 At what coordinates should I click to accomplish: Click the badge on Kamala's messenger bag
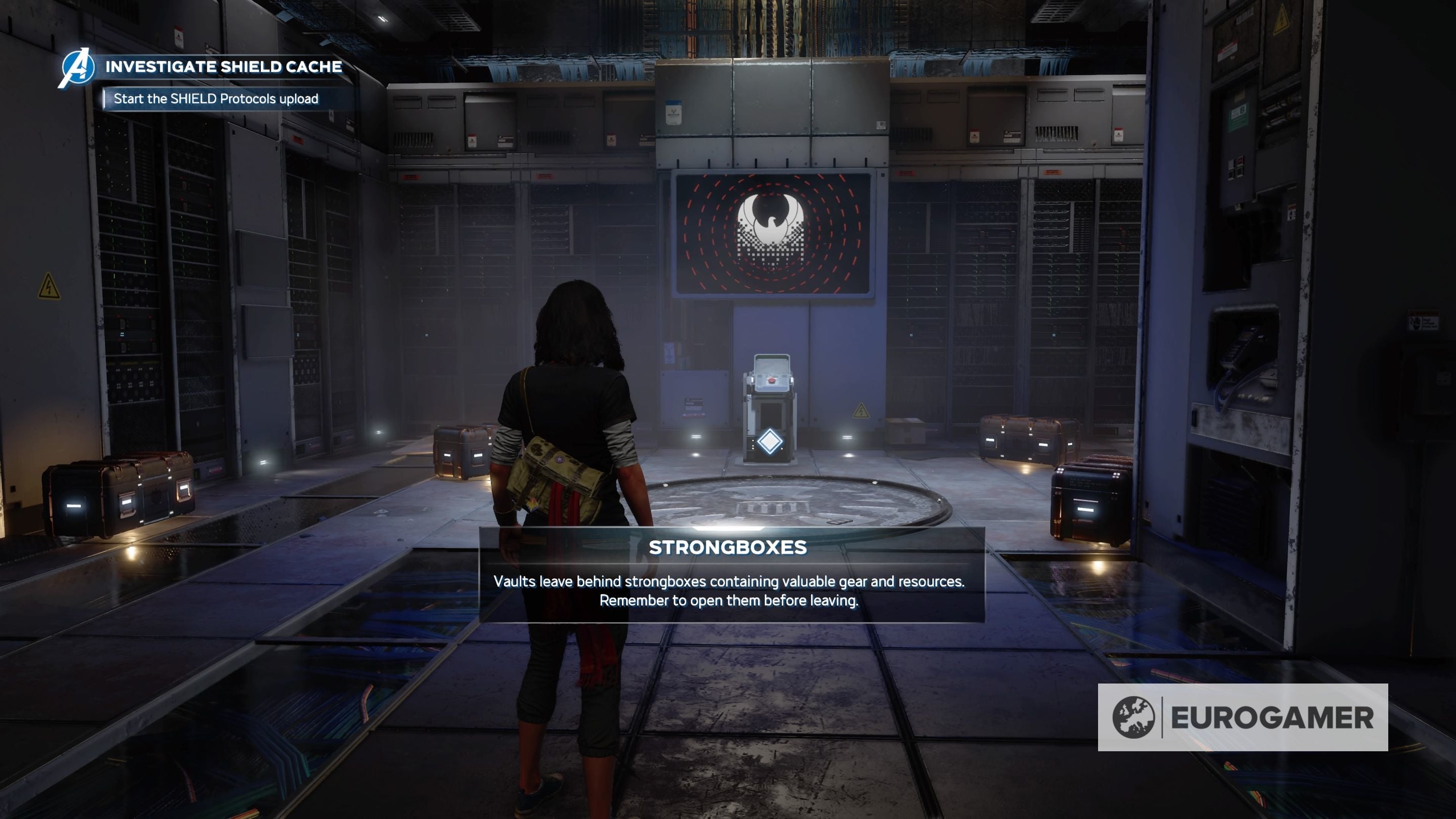tap(560, 460)
